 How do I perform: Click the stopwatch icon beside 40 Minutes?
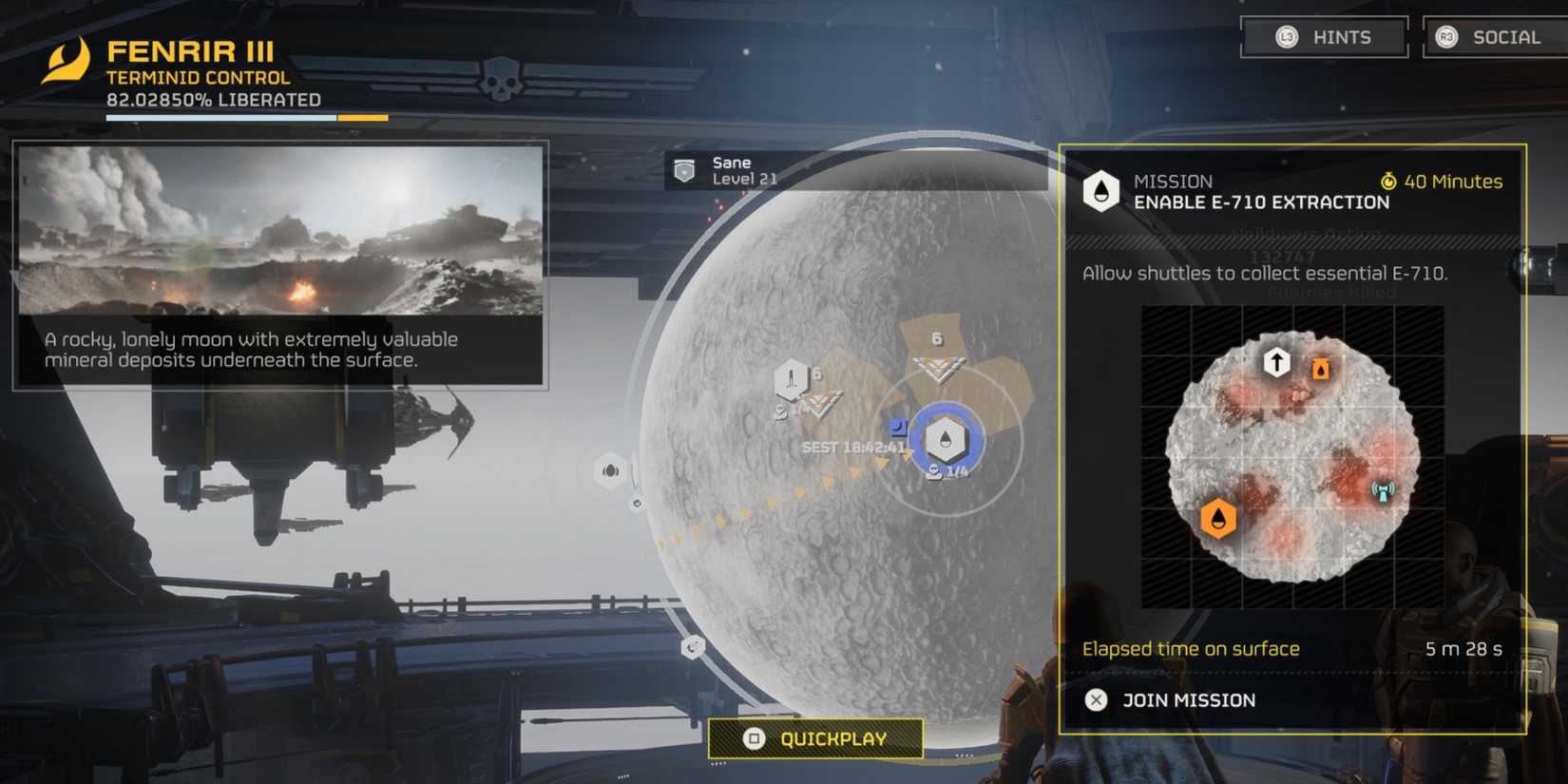coord(1388,182)
